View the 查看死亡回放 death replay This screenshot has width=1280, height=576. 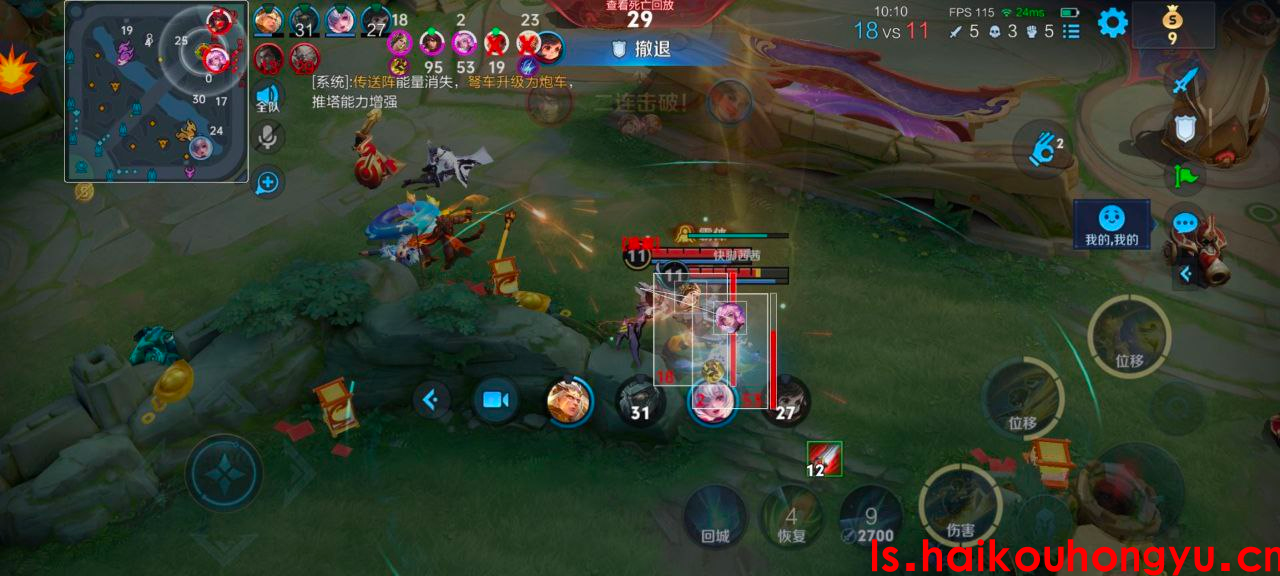point(639,15)
